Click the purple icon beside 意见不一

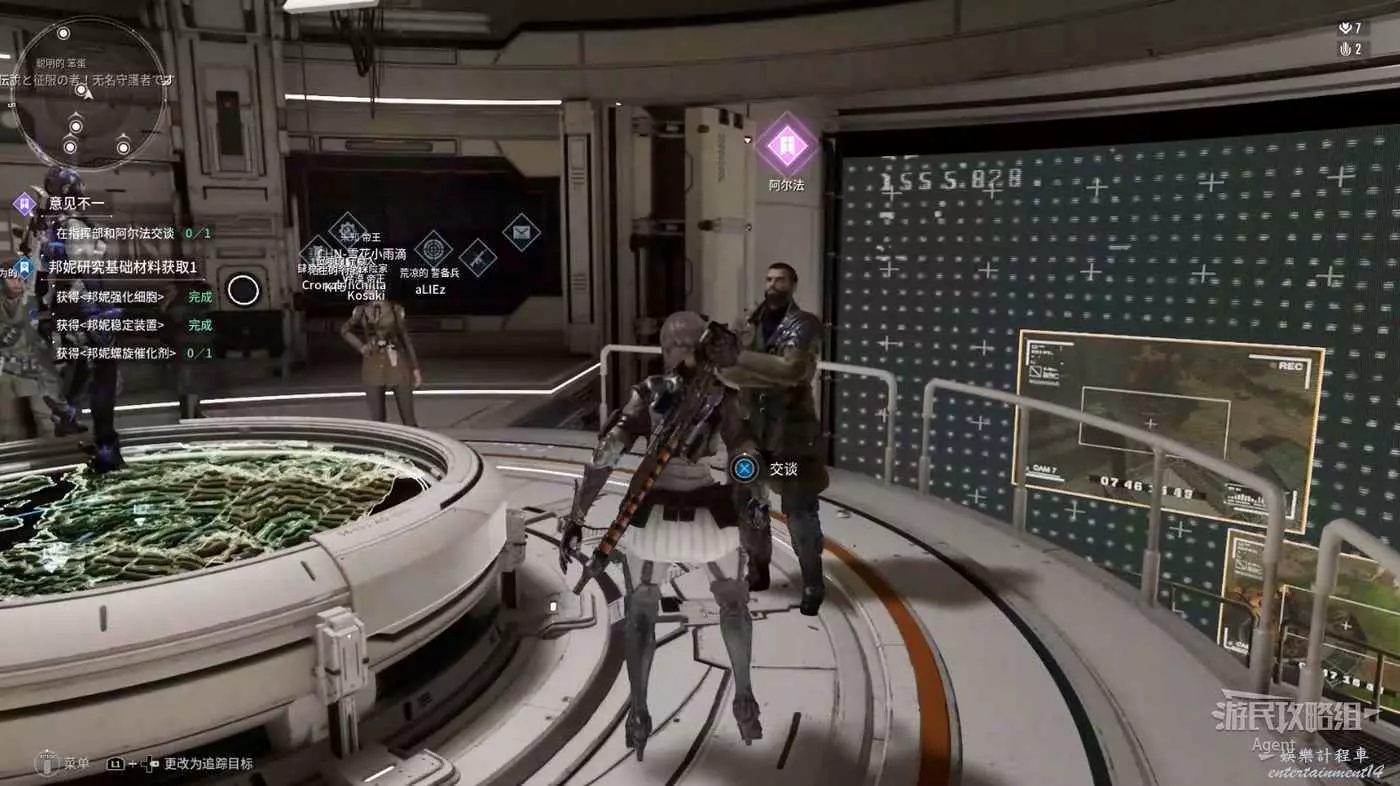[x=24, y=204]
